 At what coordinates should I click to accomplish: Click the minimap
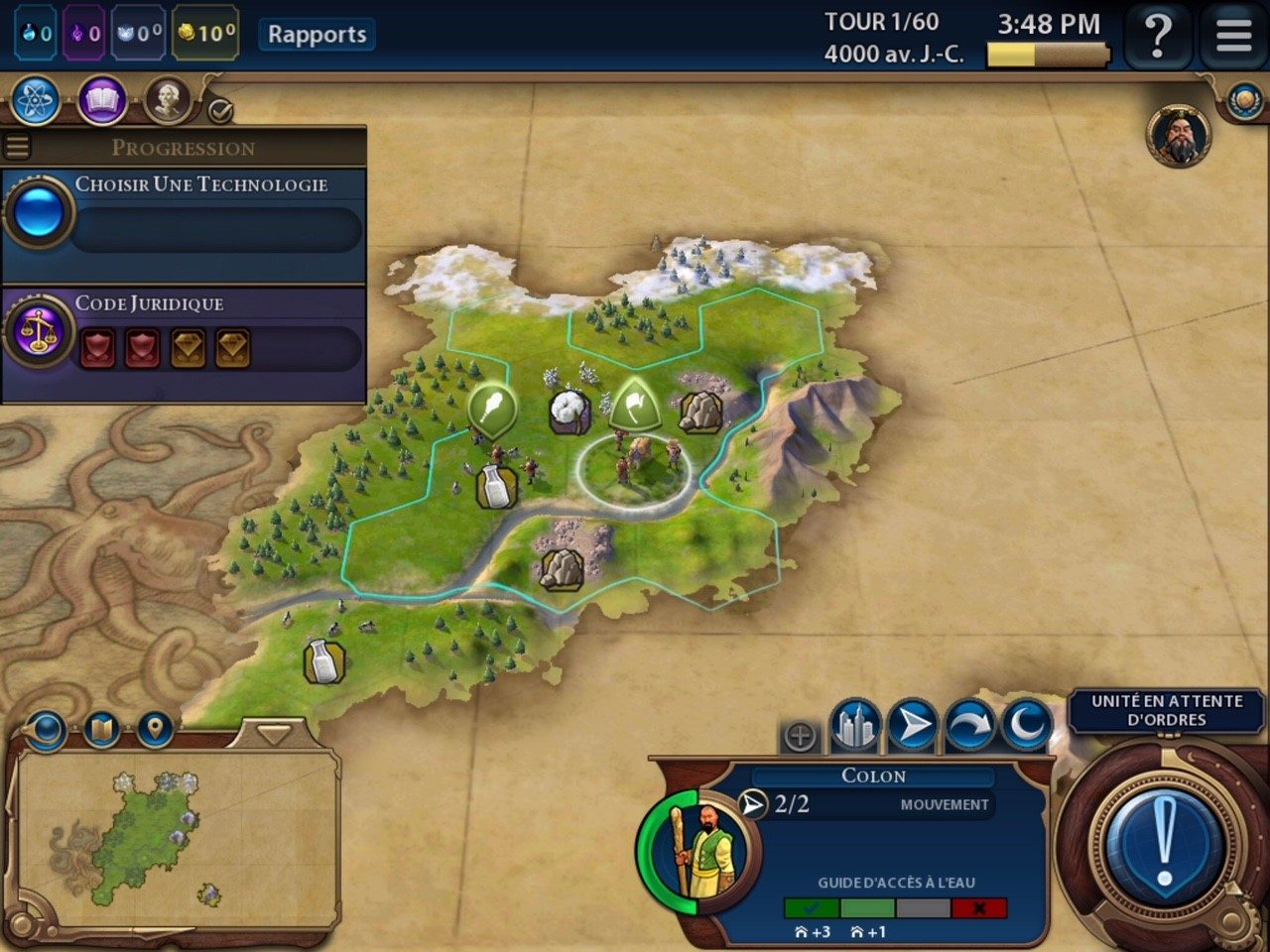(x=174, y=838)
